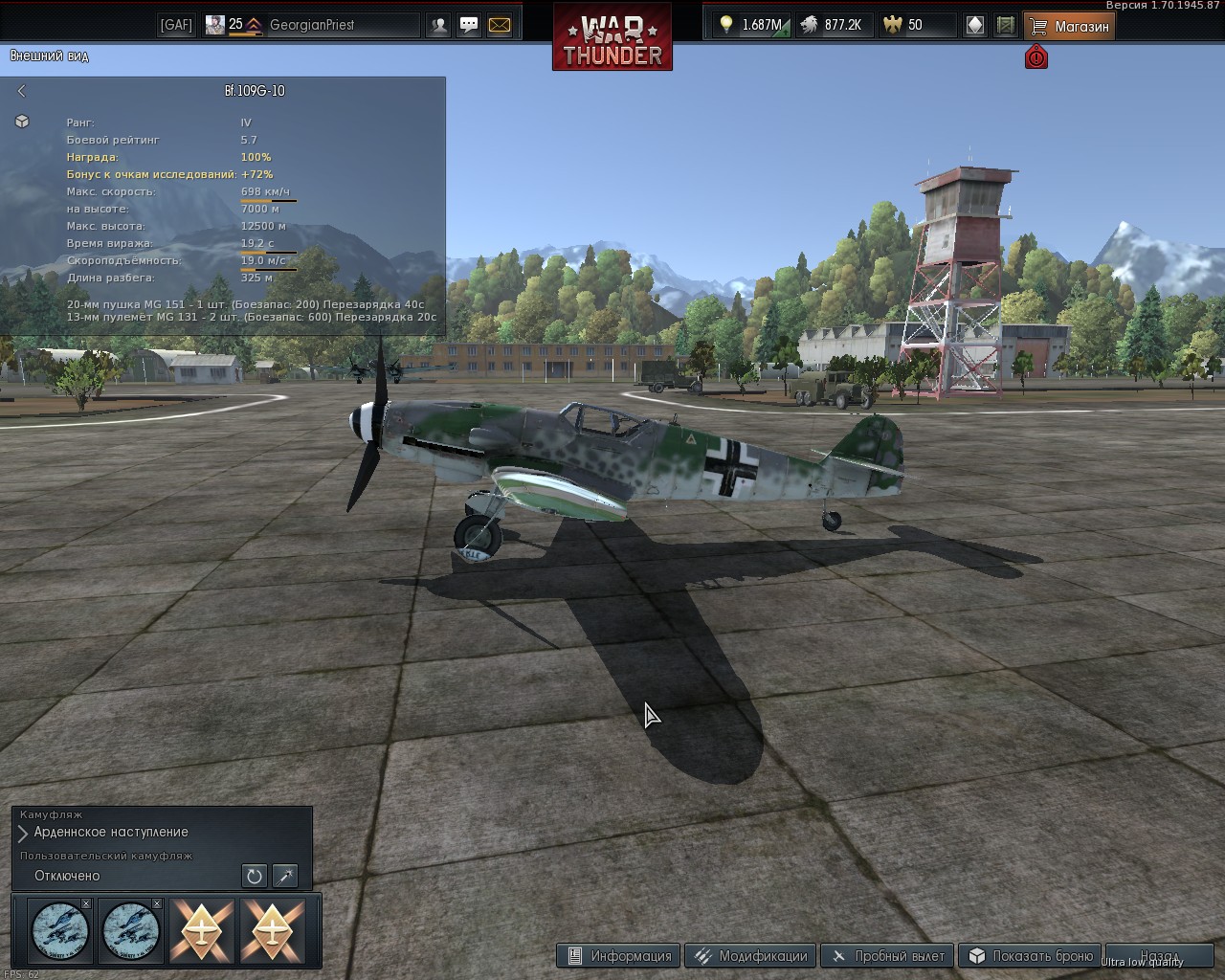Click the magic wand camouflage button
1225x980 pixels.
(285, 876)
